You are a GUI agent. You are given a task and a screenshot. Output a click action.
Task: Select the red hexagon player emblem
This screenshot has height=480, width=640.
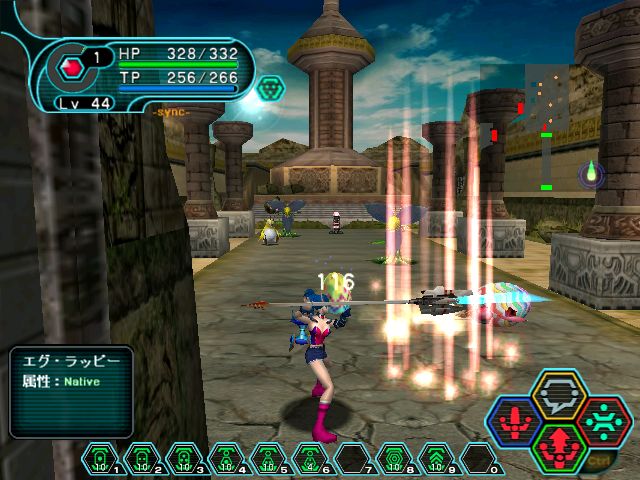click(71, 68)
